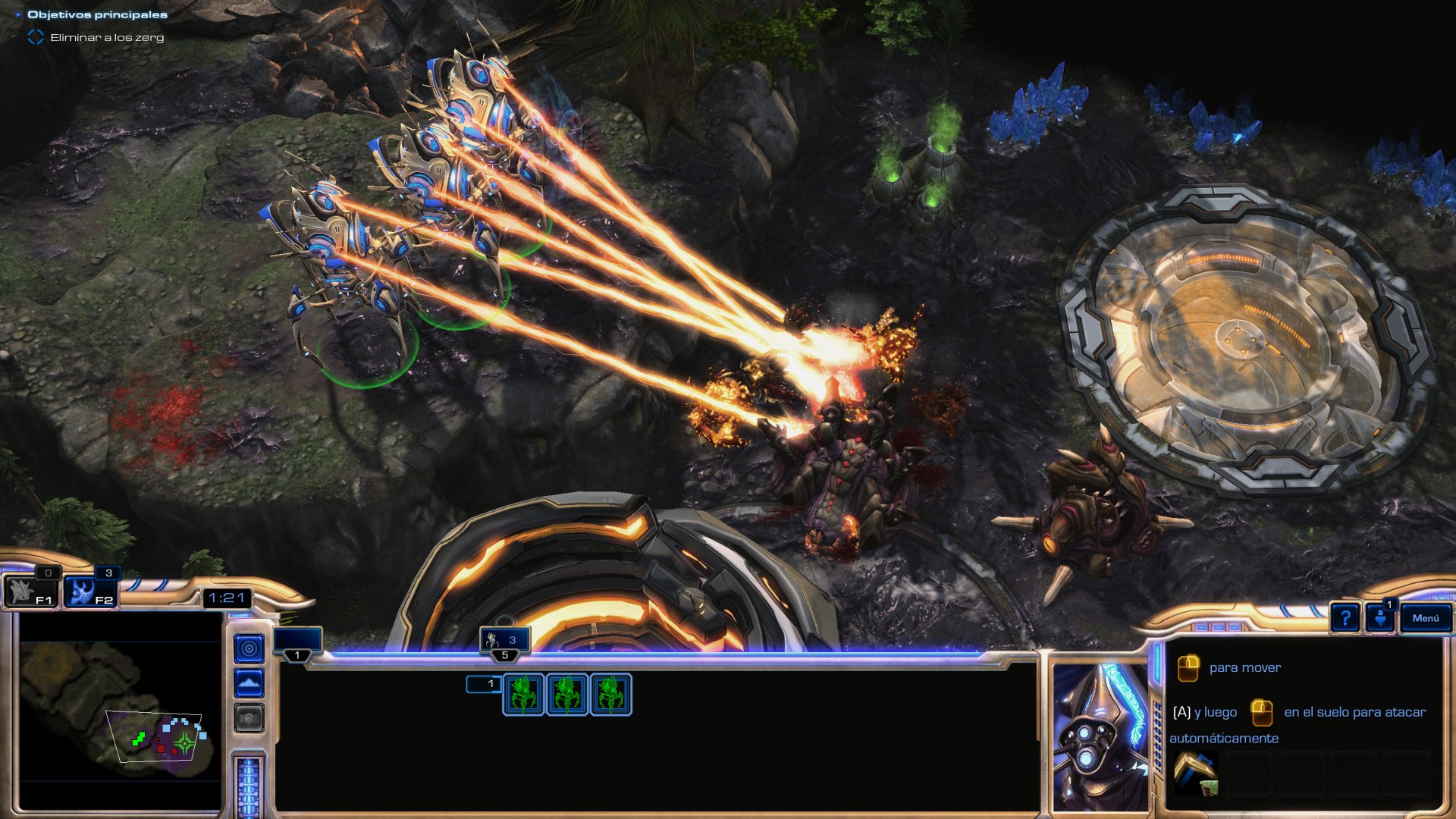The width and height of the screenshot is (1456, 819).
Task: Activate the gold blade command card icon
Action: [1195, 773]
